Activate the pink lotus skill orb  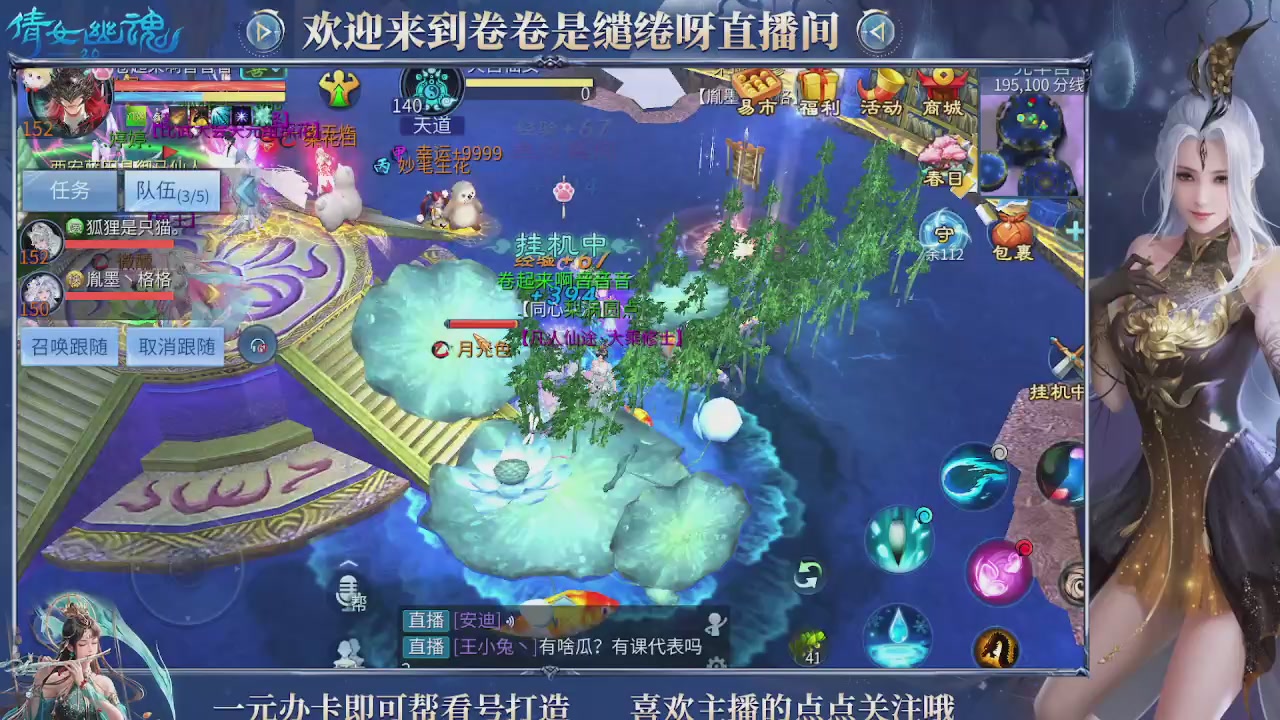pos(998,570)
